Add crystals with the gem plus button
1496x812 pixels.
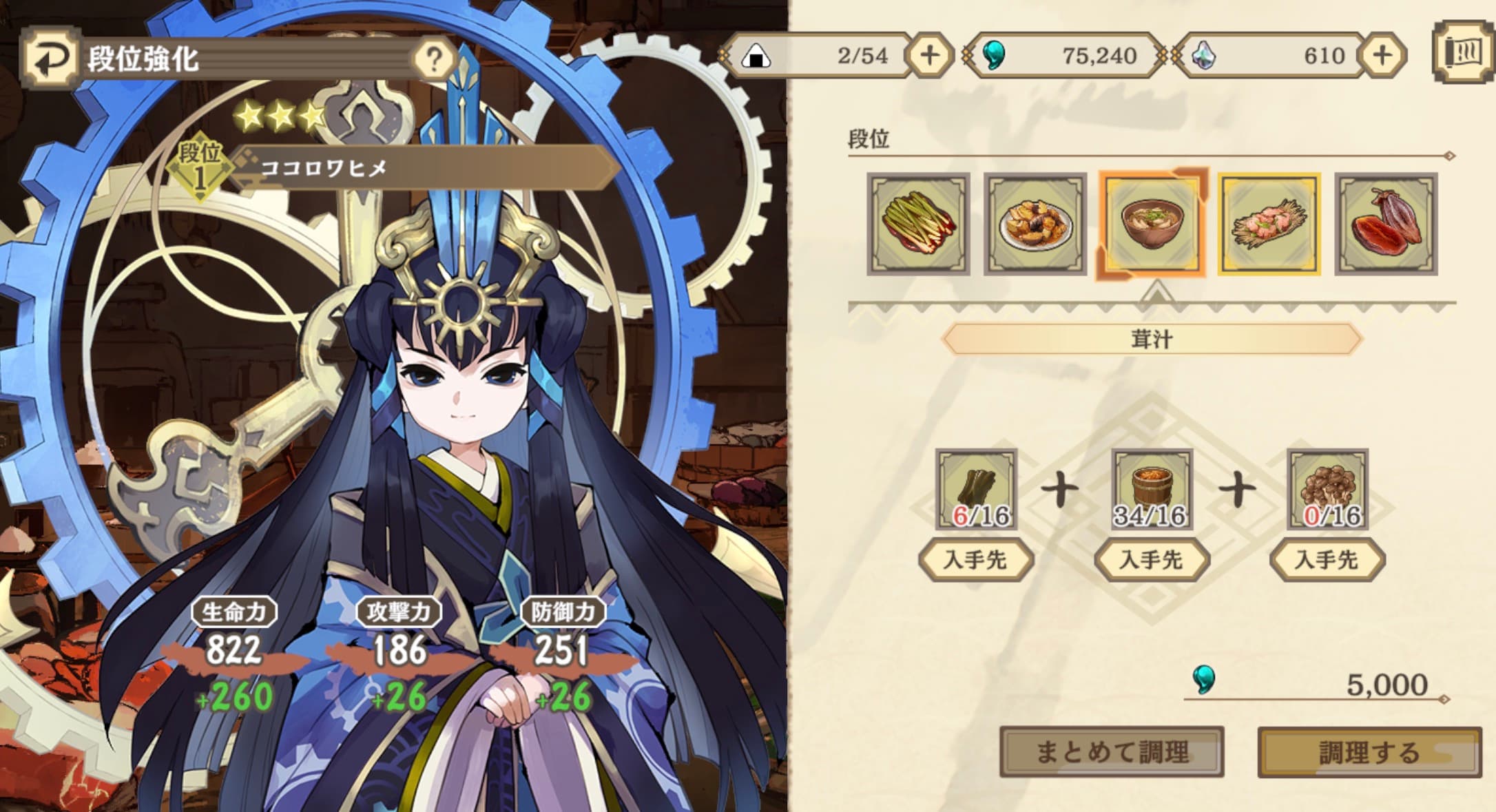(x=1382, y=55)
